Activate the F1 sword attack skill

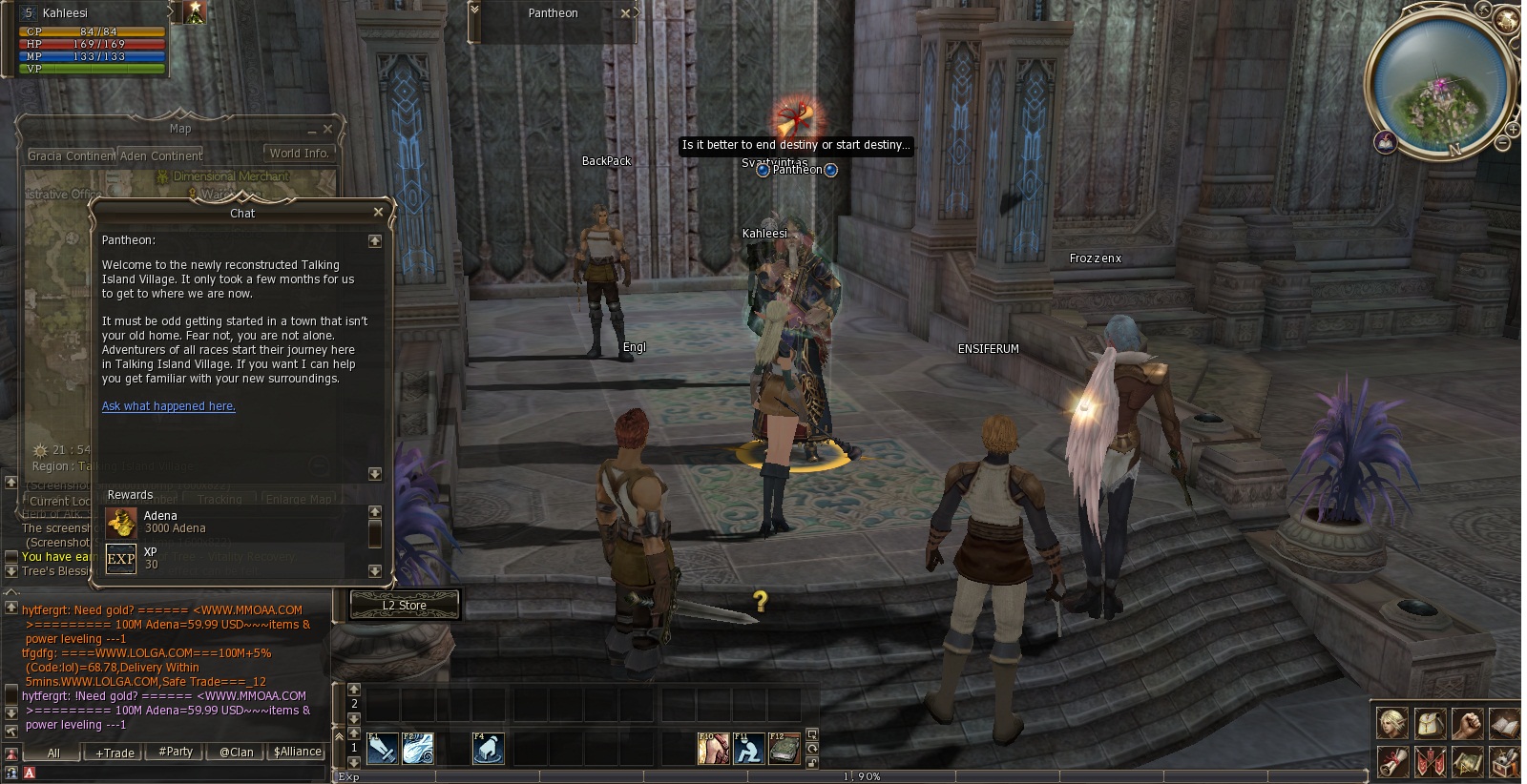382,749
